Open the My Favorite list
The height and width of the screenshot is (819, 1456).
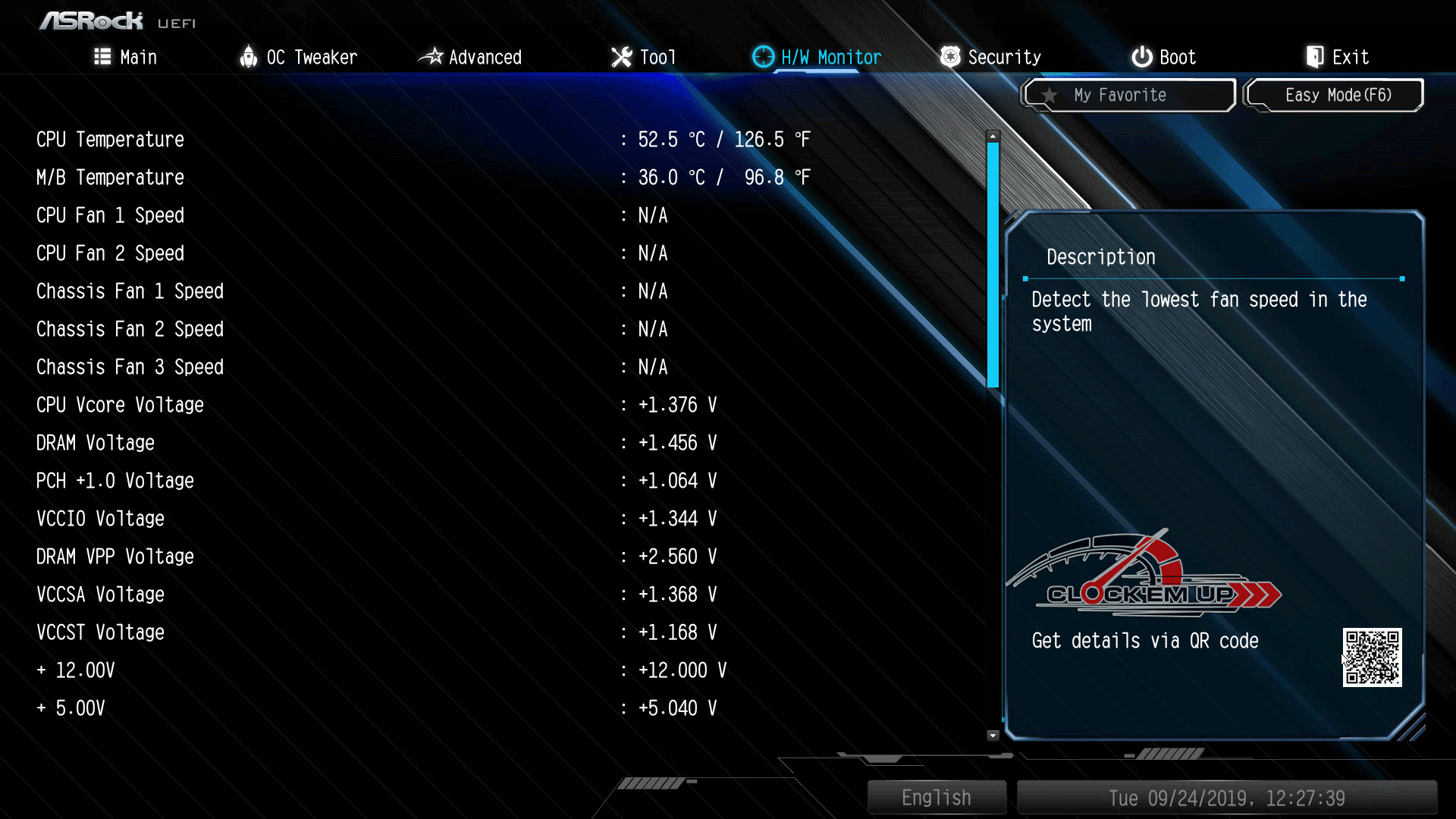(1128, 96)
